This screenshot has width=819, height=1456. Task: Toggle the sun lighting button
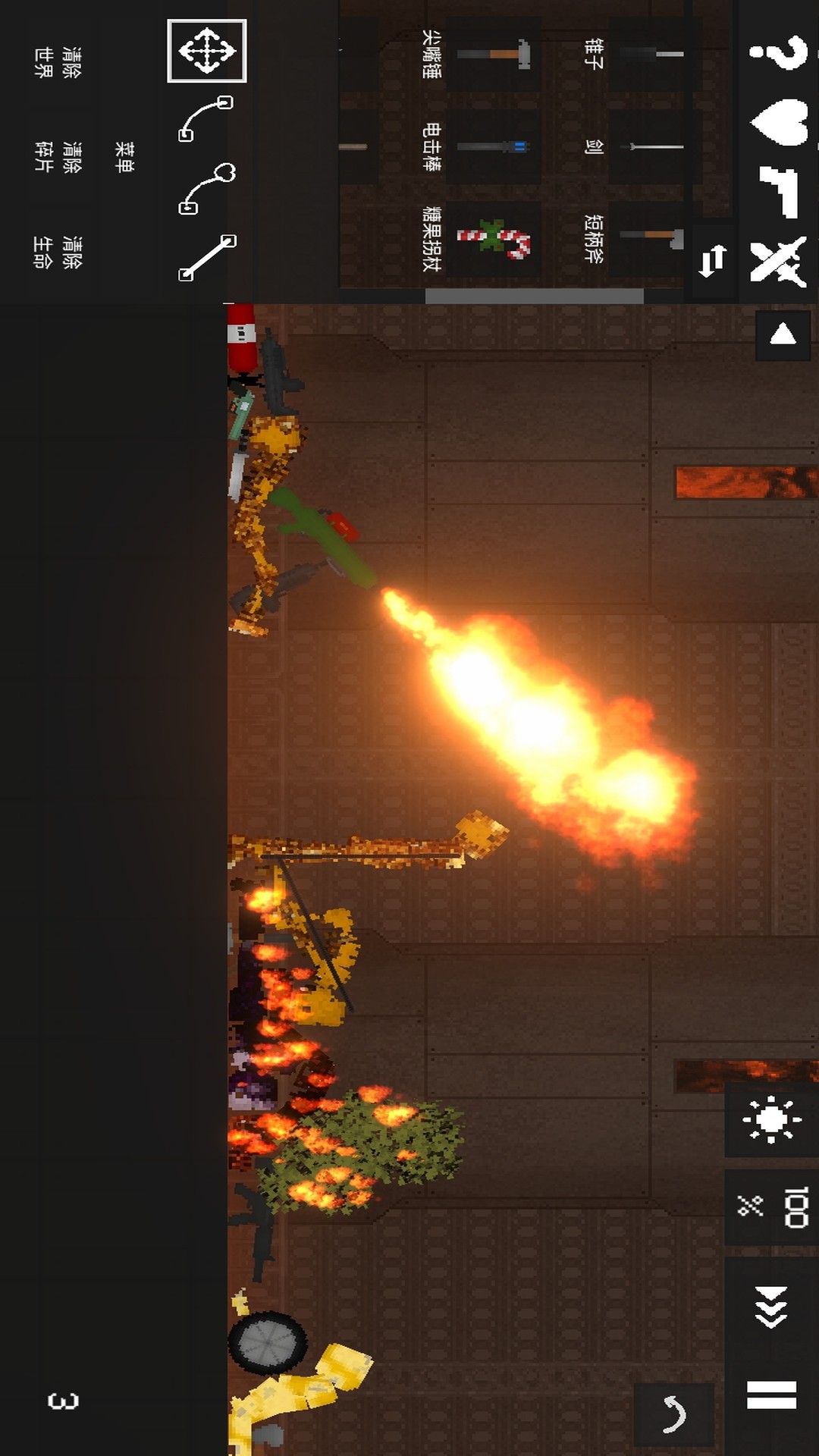coord(771,1119)
